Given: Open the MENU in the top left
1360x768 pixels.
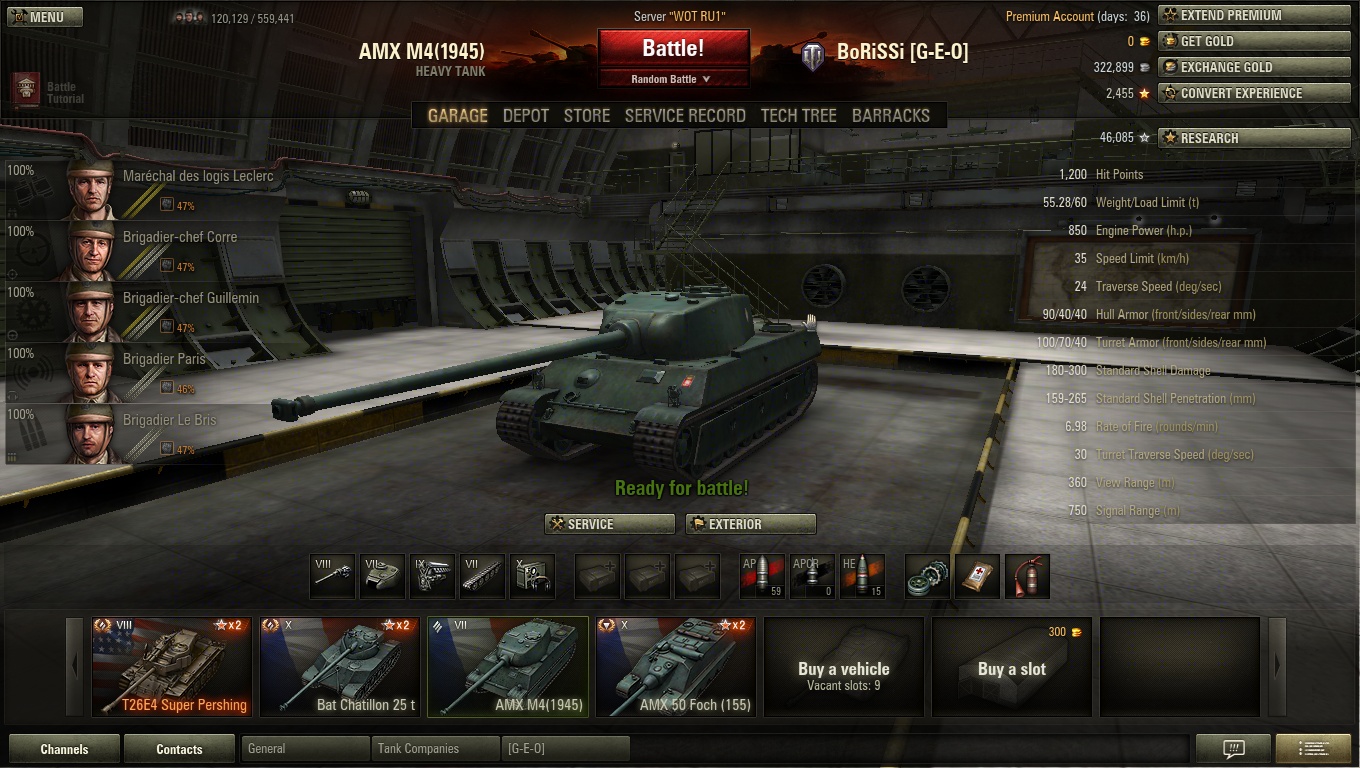Looking at the screenshot, I should click(x=44, y=16).
